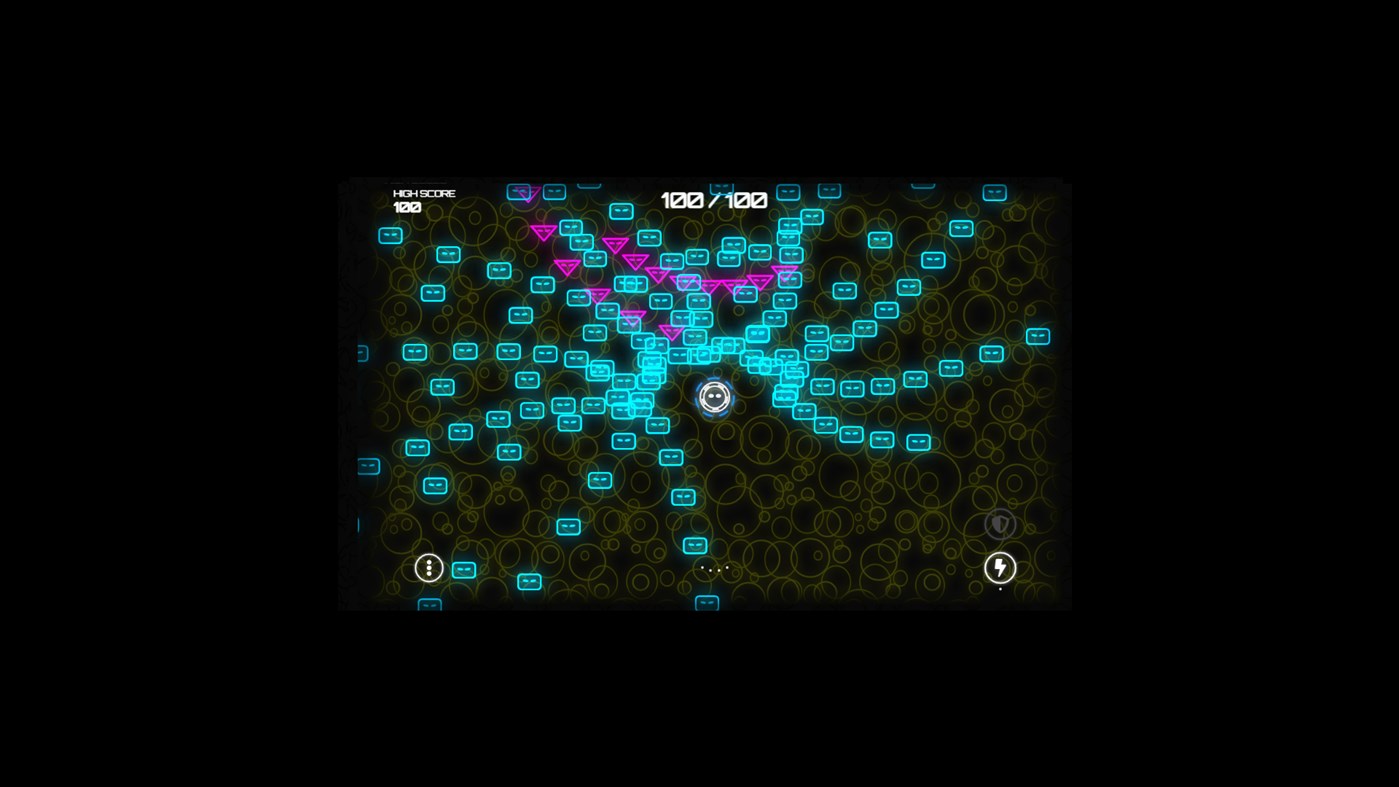Click the topmost pink triangle enemy icon
1399x787 pixels.
pos(527,193)
